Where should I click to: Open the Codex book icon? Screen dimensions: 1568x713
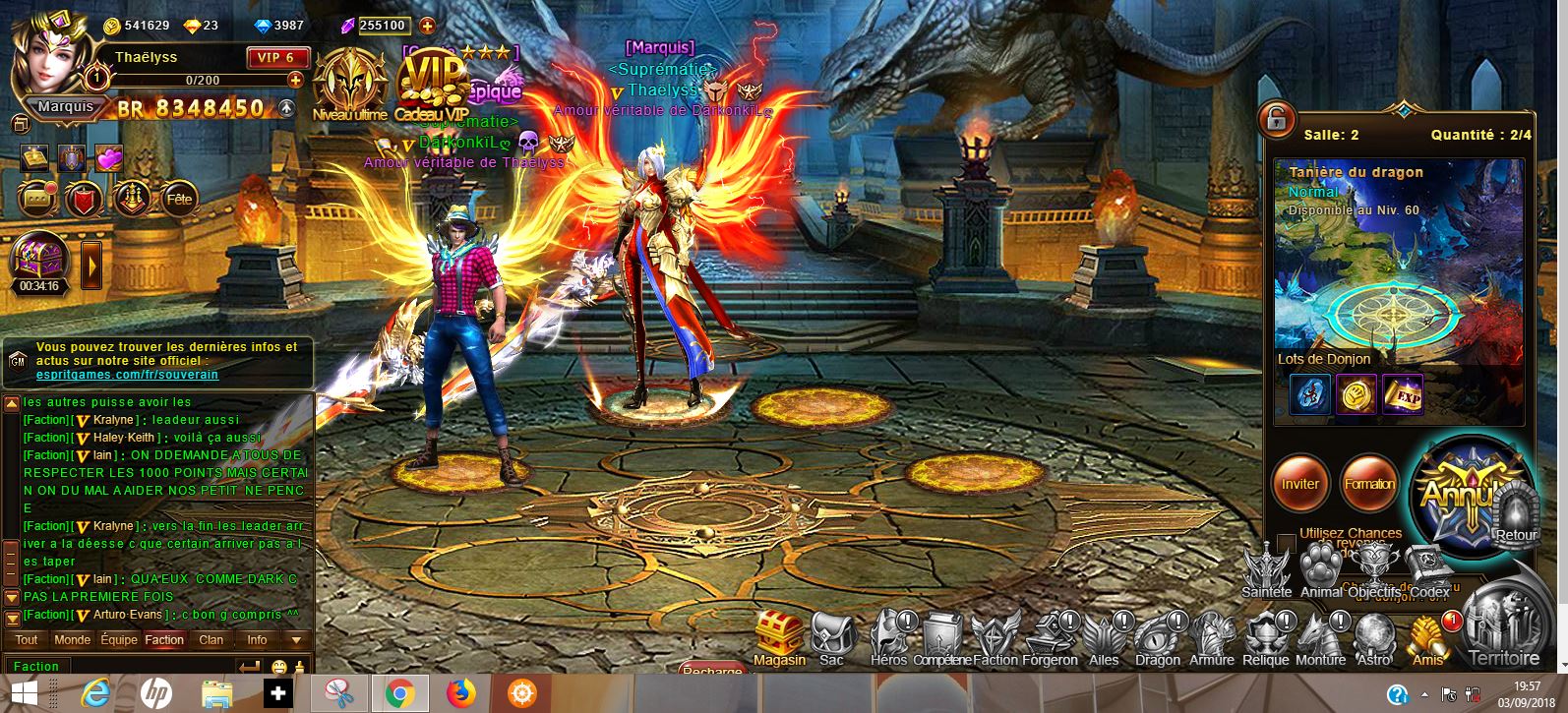click(x=1429, y=570)
